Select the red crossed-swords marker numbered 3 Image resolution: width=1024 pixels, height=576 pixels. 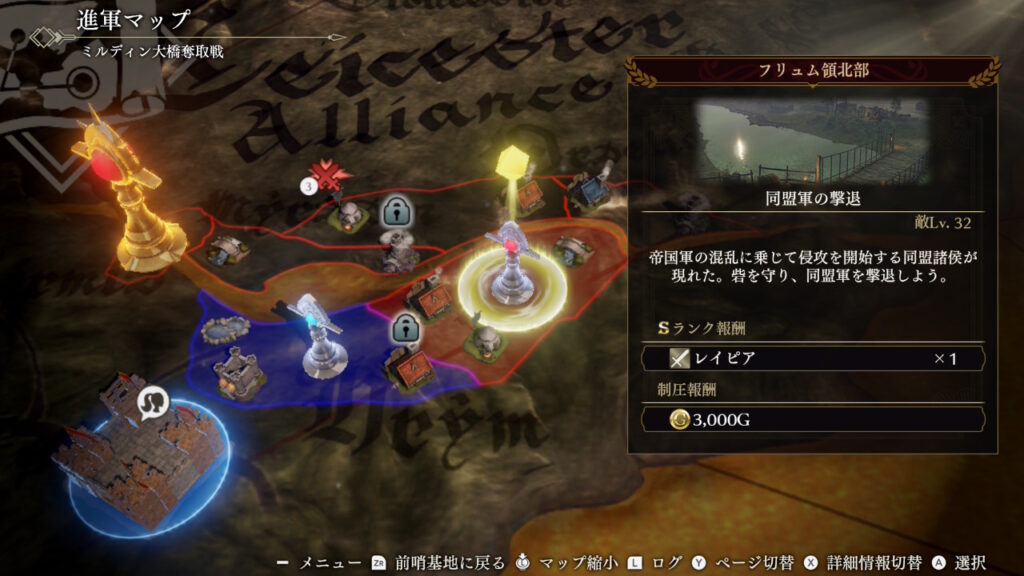(327, 178)
